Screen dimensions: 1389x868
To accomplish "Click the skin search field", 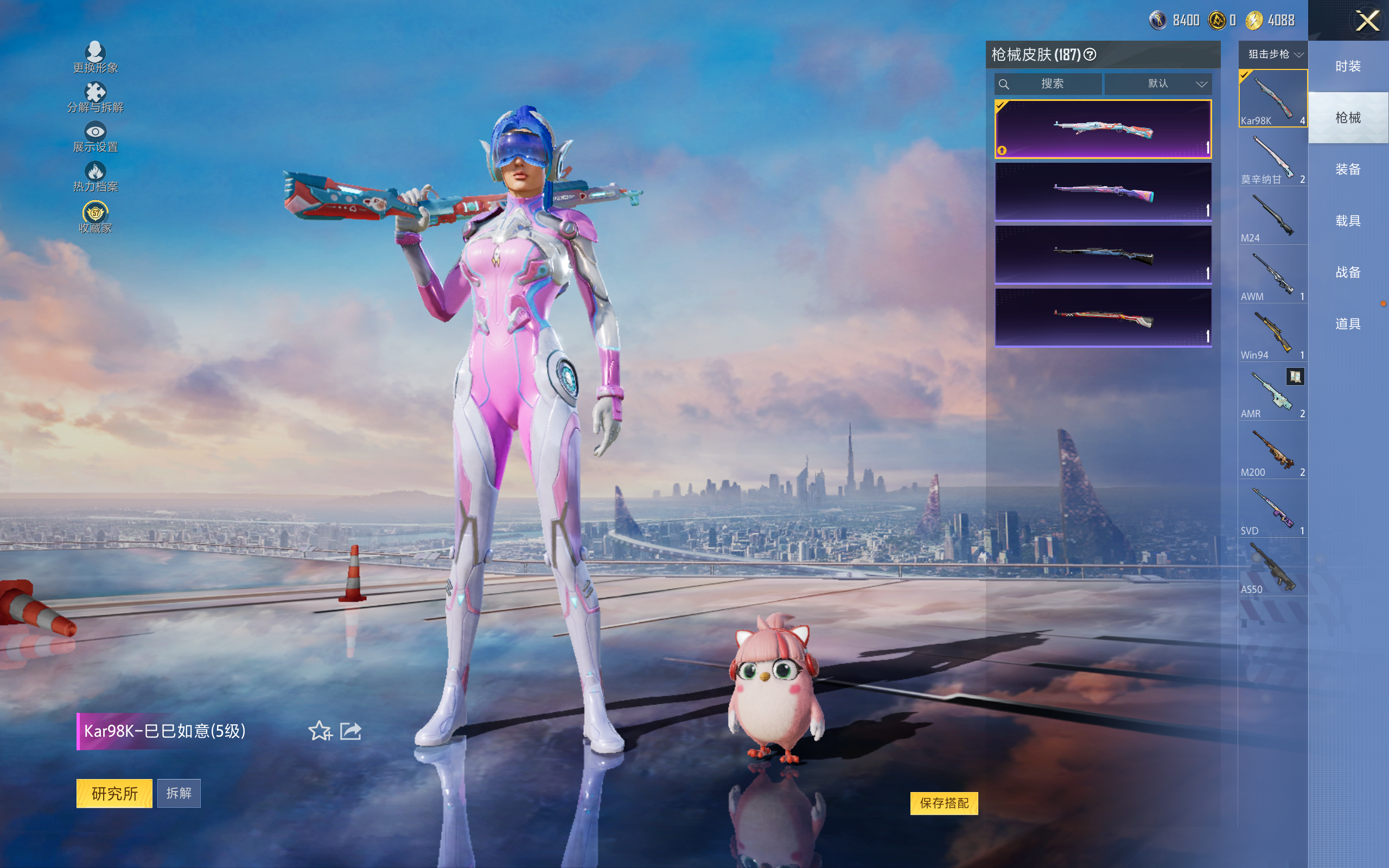I will 1049,84.
